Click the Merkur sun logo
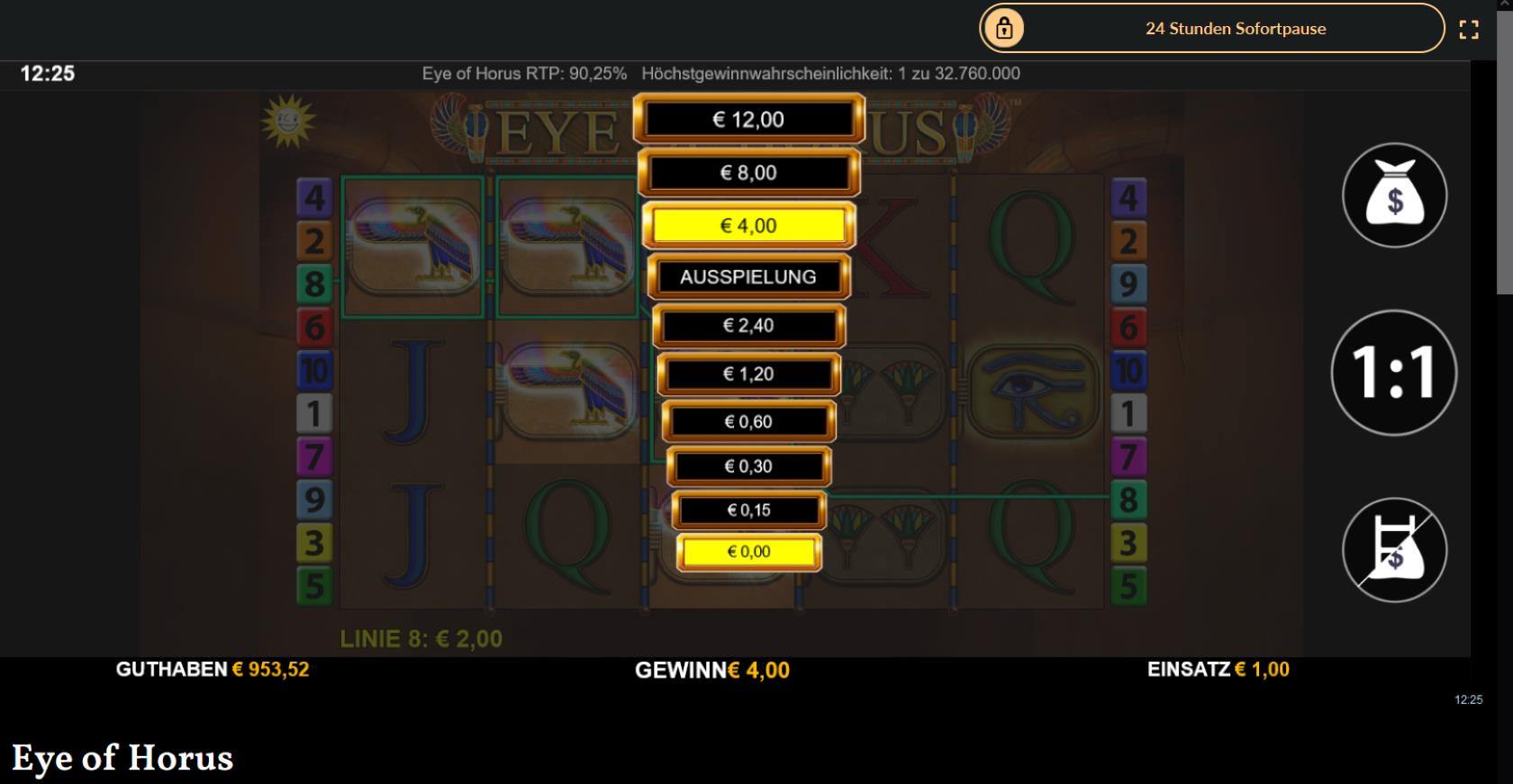The width and height of the screenshot is (1513, 784). 290,120
